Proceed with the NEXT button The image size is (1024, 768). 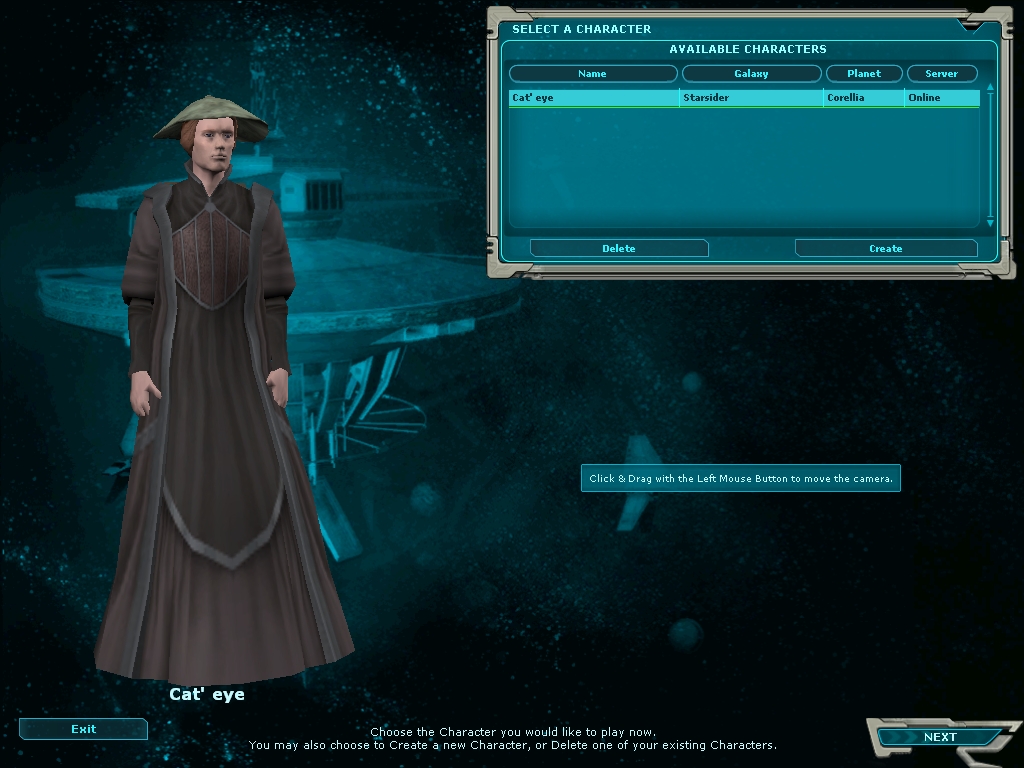[939, 737]
